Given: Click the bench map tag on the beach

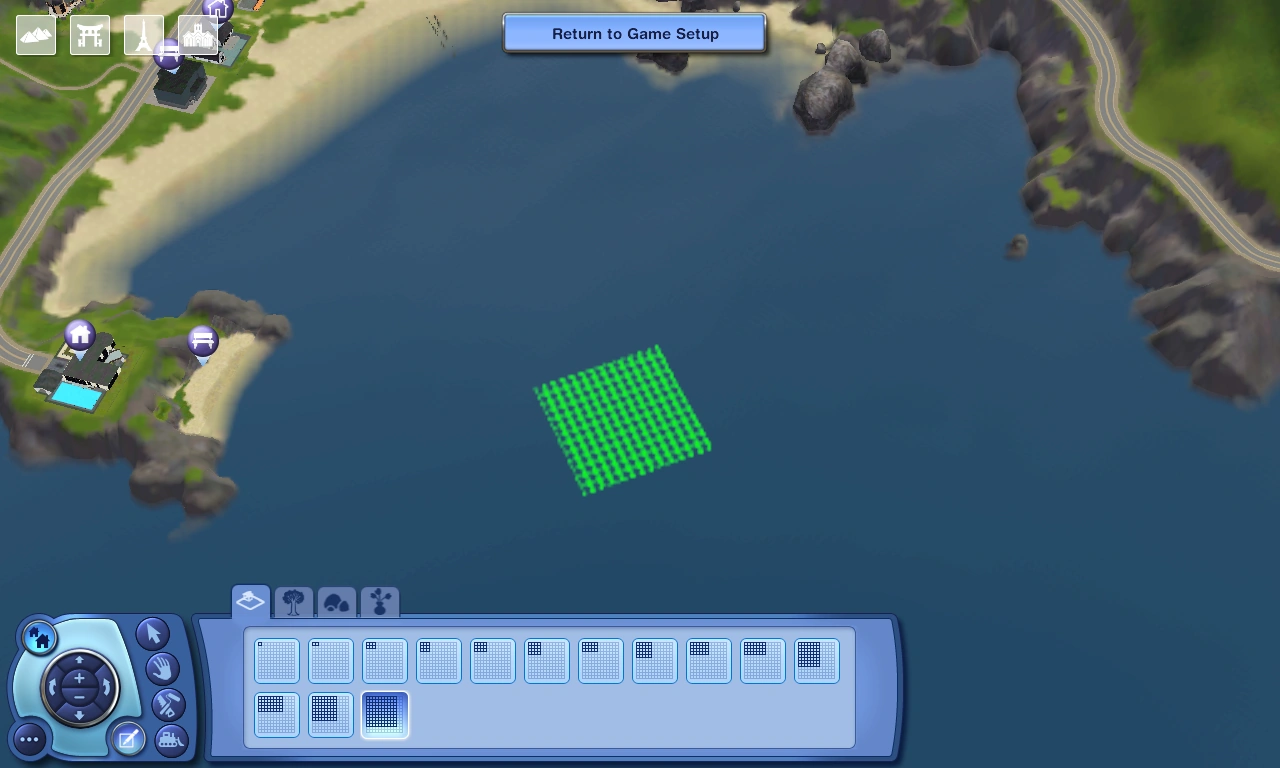Looking at the screenshot, I should pos(202,340).
